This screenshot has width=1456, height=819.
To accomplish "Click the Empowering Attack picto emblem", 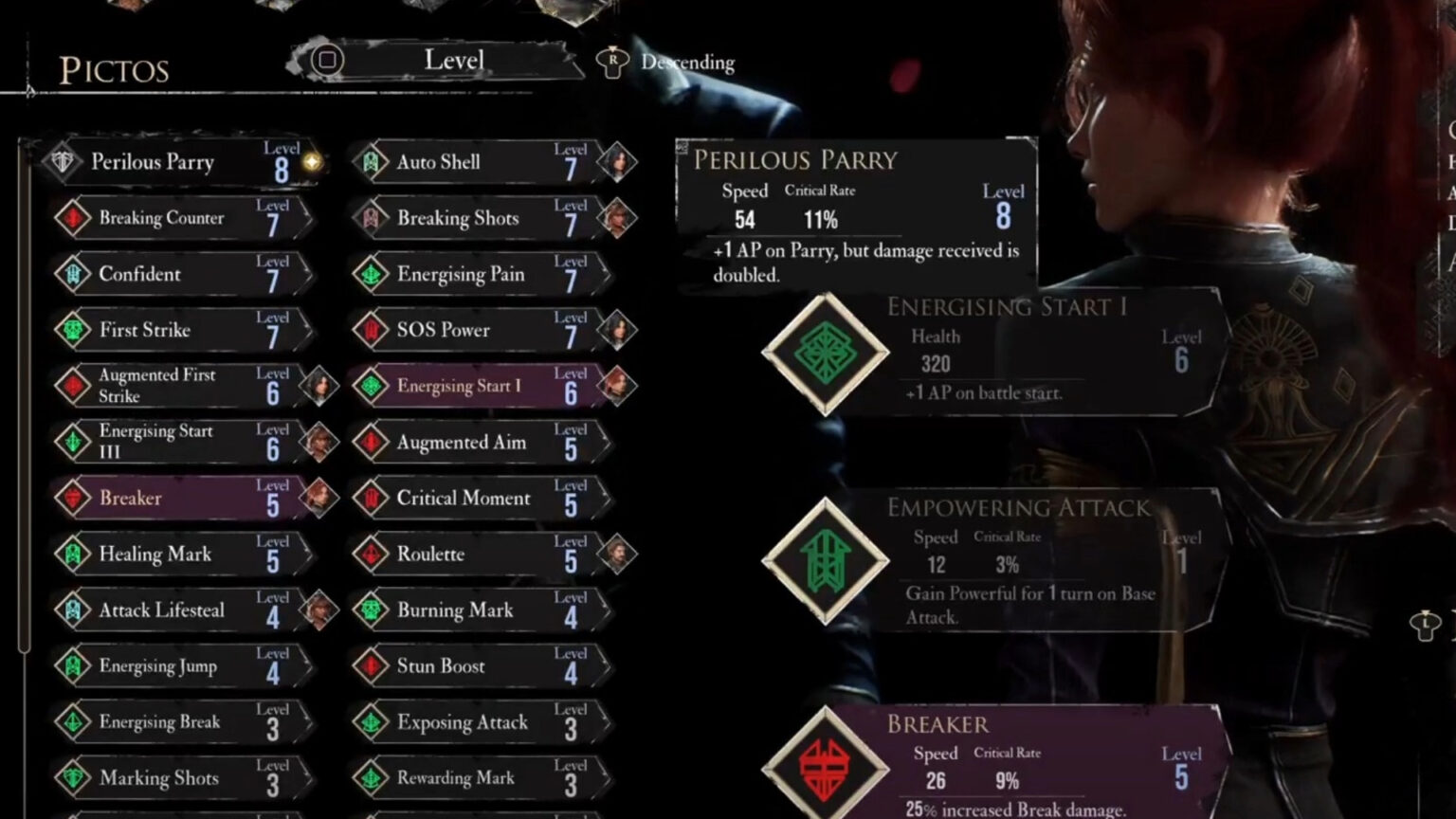I will [824, 559].
